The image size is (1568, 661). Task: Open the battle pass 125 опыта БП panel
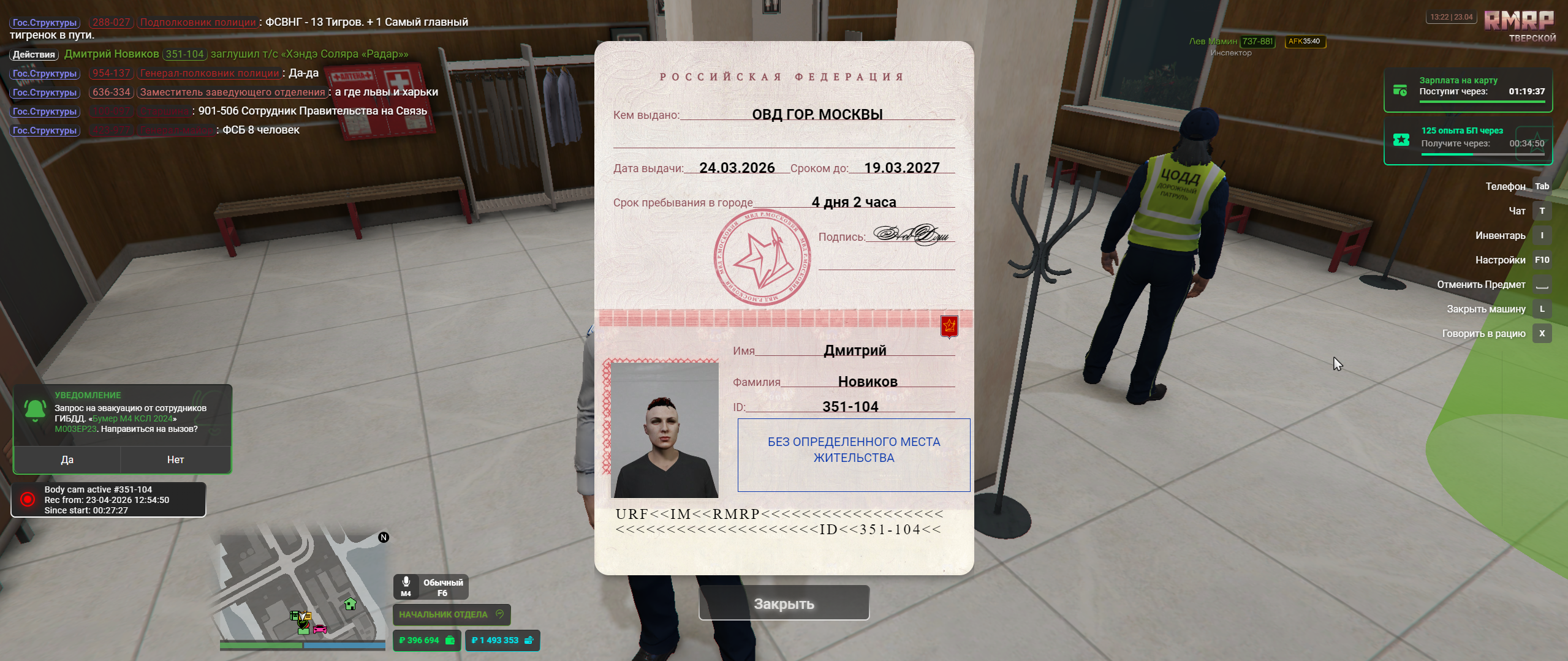tap(1468, 141)
